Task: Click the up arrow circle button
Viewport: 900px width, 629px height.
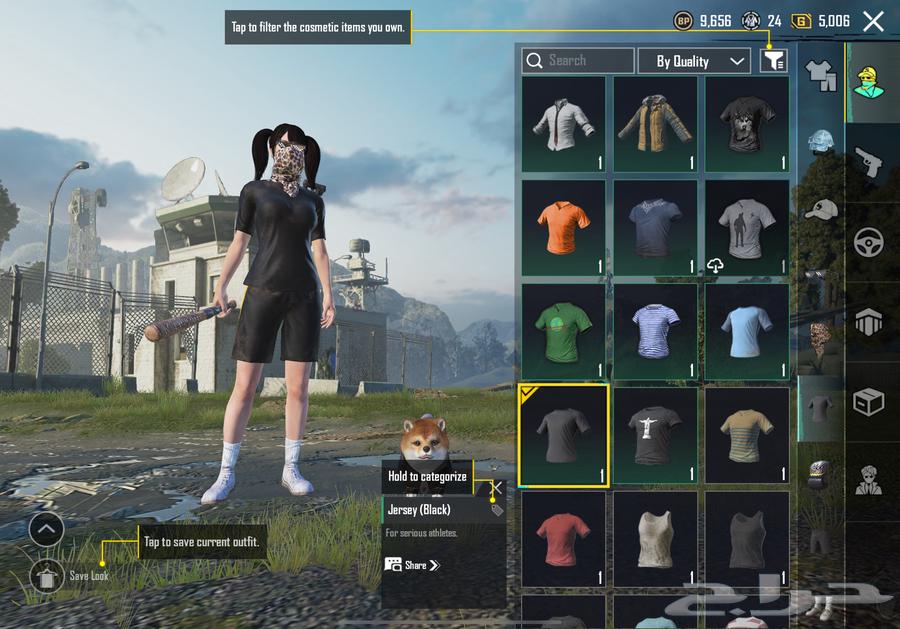Action: 47,529
